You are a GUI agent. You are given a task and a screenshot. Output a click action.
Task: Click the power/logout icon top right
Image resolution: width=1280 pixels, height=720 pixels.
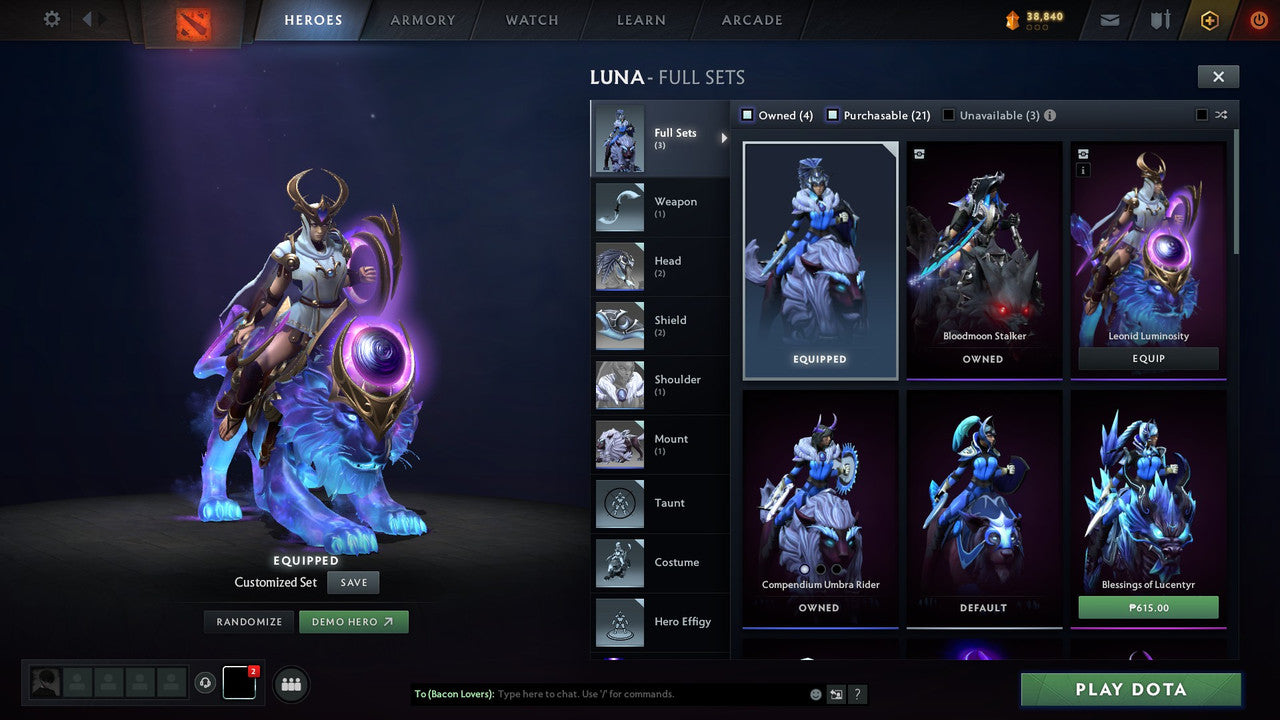[1257, 19]
